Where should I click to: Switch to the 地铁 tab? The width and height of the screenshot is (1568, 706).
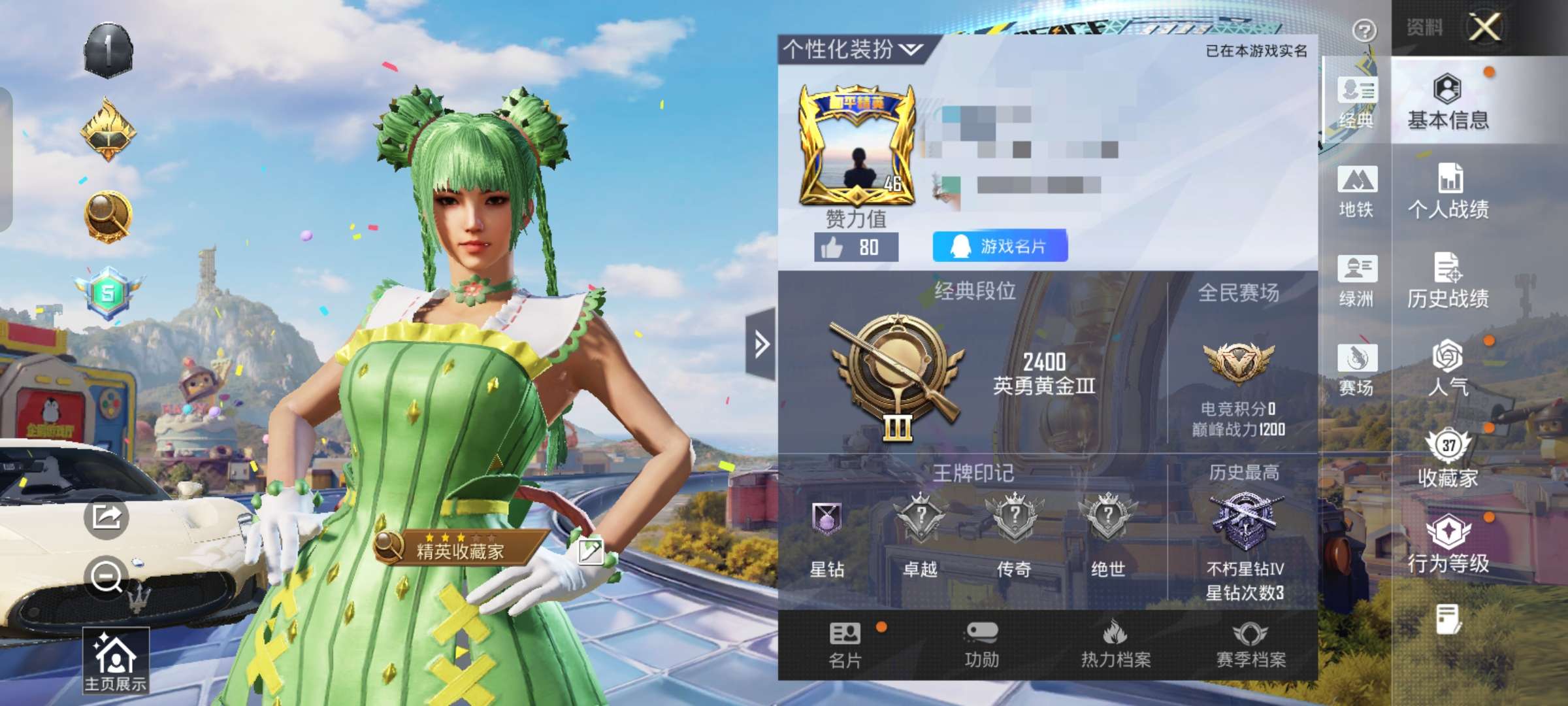coord(1358,193)
